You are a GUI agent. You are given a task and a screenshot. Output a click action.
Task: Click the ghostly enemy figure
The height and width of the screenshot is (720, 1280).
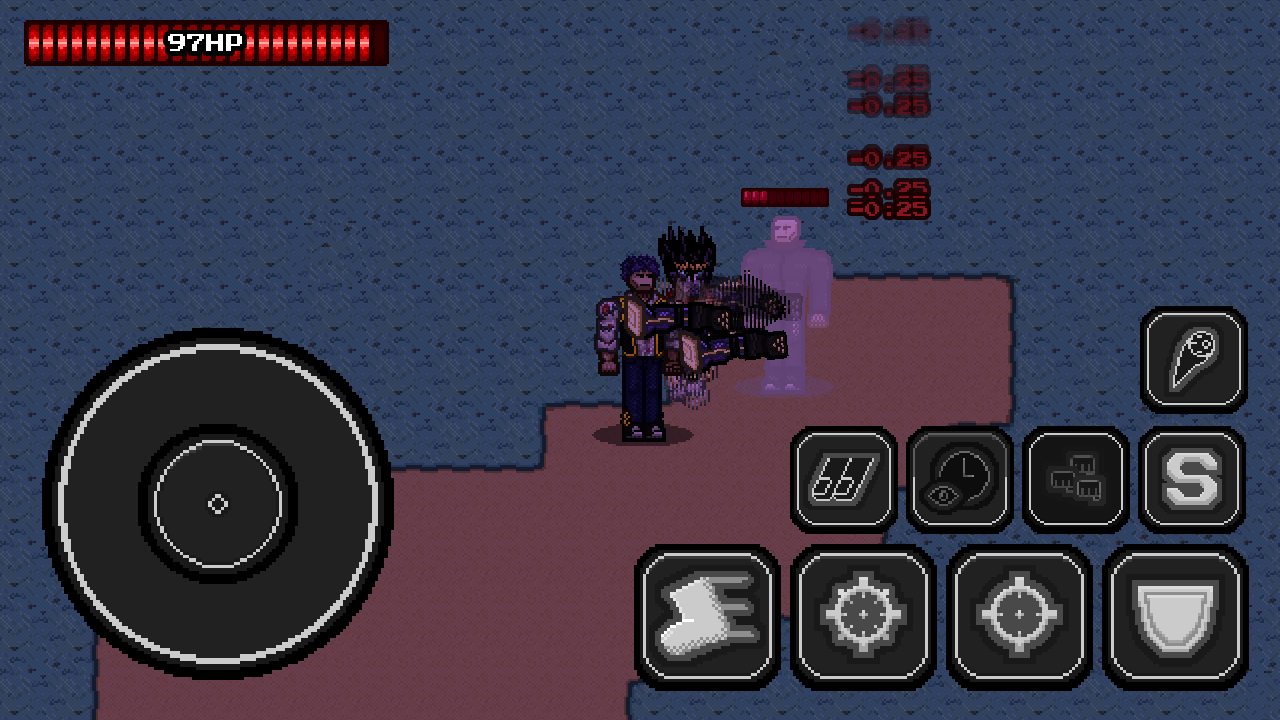[785, 300]
